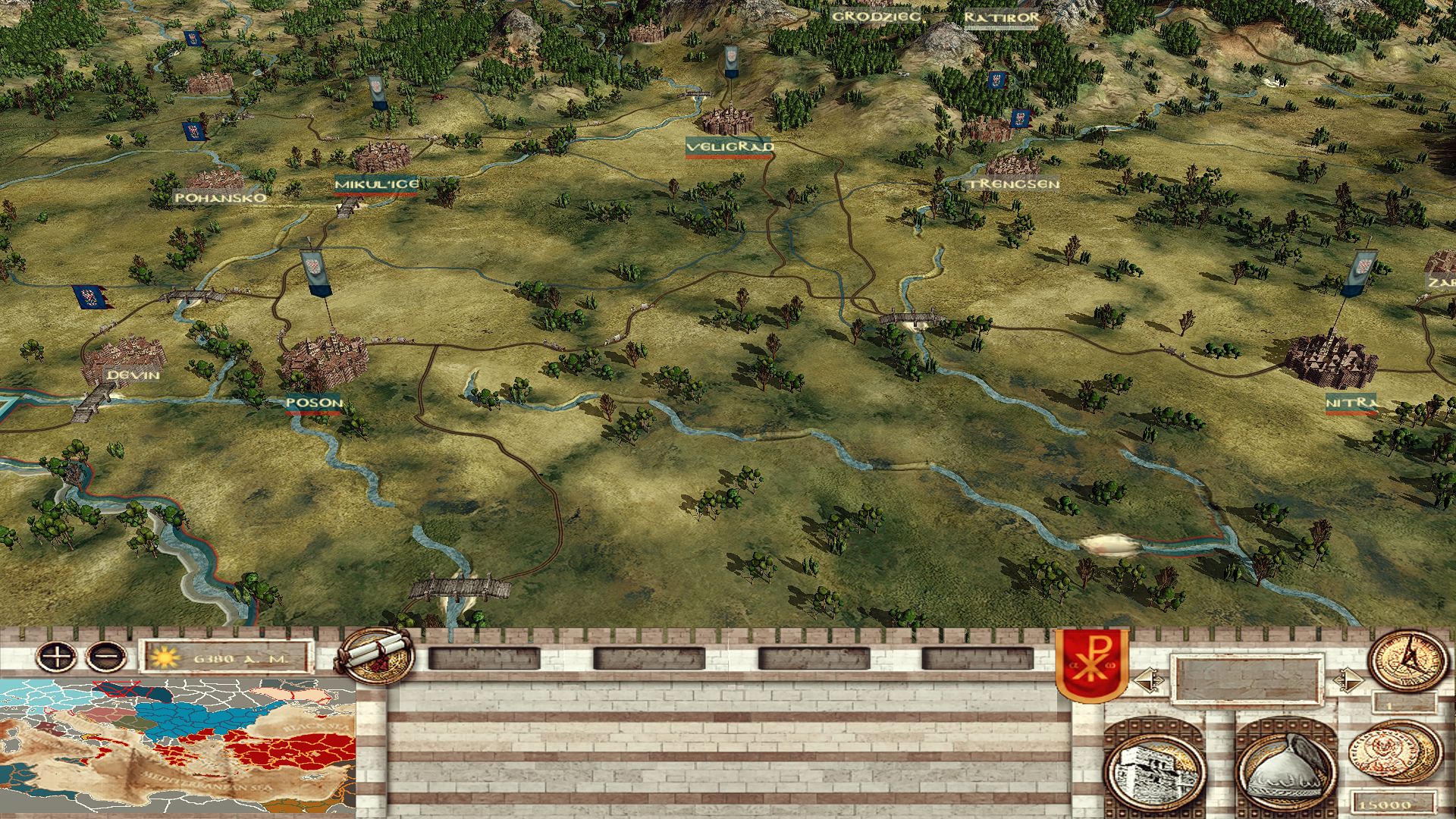Open the construction panel stone tower button
The image size is (1456, 819).
coord(1154,767)
